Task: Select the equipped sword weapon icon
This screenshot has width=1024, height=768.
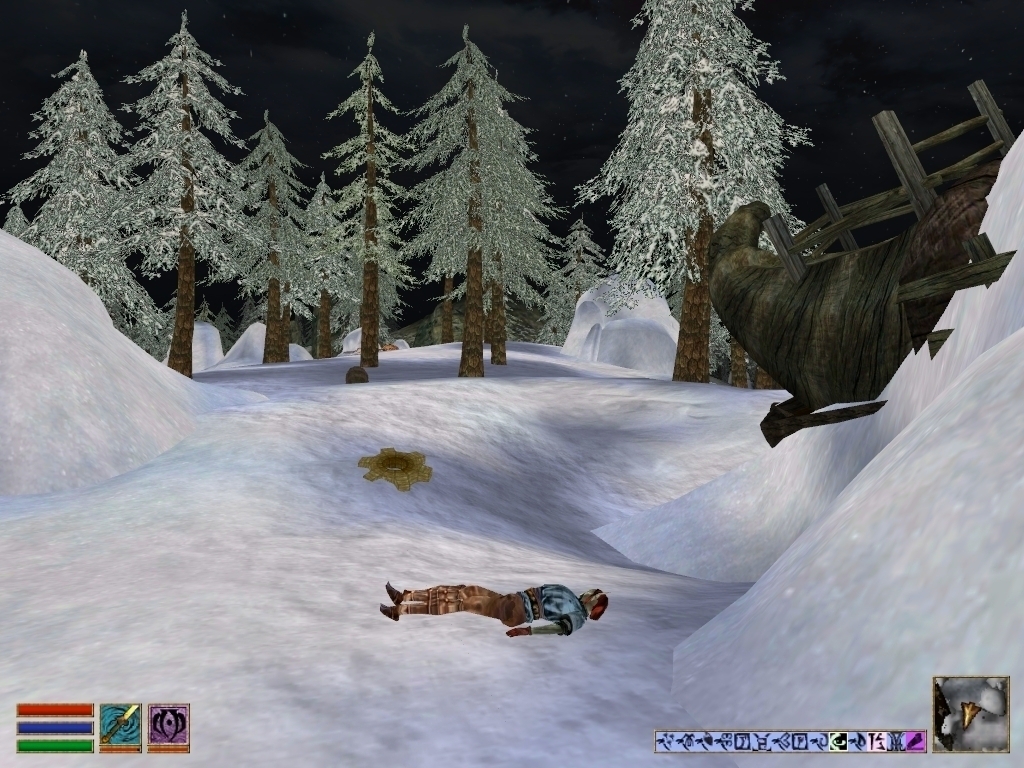Action: coord(120,727)
